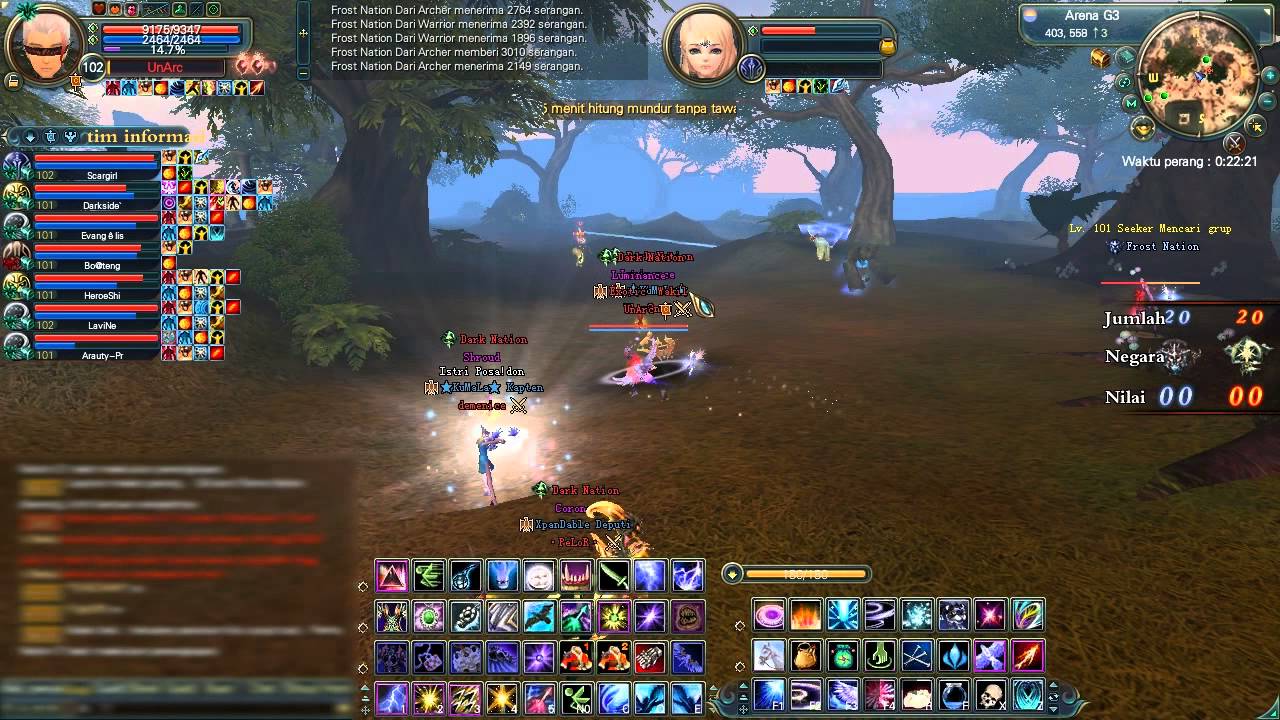Use the brown sack item slot
The width and height of the screenshot is (1280, 720).
click(x=805, y=655)
